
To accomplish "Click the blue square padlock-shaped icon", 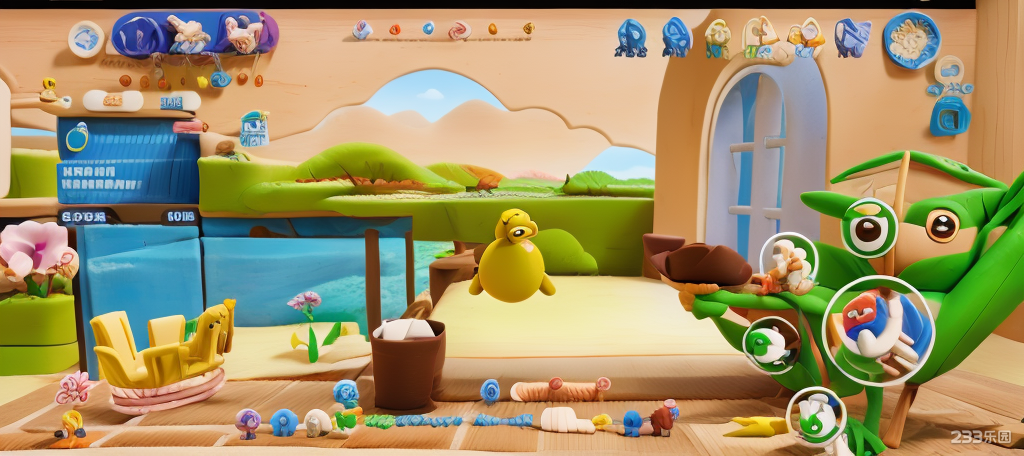I will (x=949, y=115).
